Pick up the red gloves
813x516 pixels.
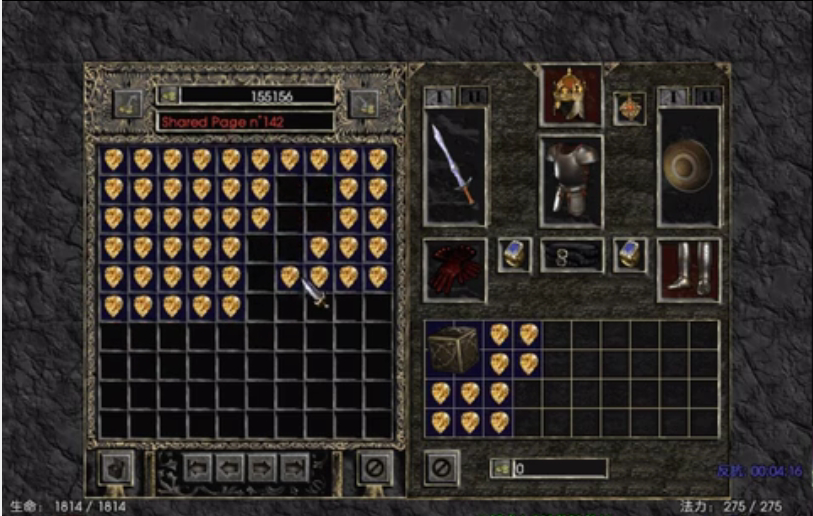[x=454, y=270]
